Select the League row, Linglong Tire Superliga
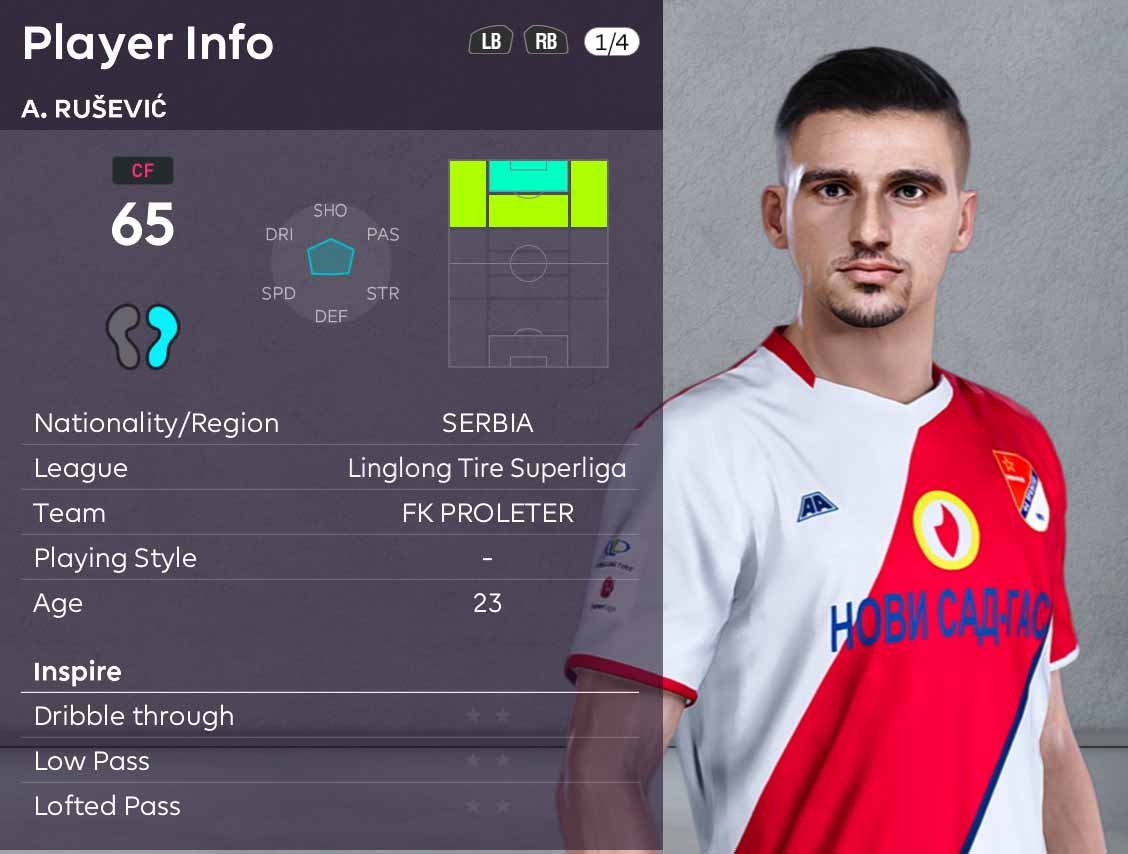The height and width of the screenshot is (854, 1128). (330, 468)
